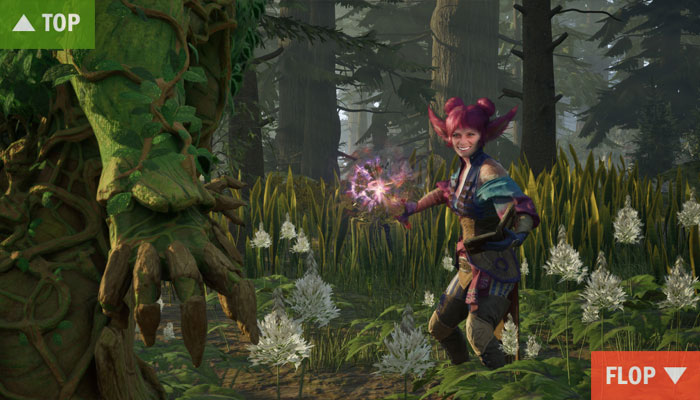Click the green TOP button
Screen dimensions: 700x400
(46, 23)
